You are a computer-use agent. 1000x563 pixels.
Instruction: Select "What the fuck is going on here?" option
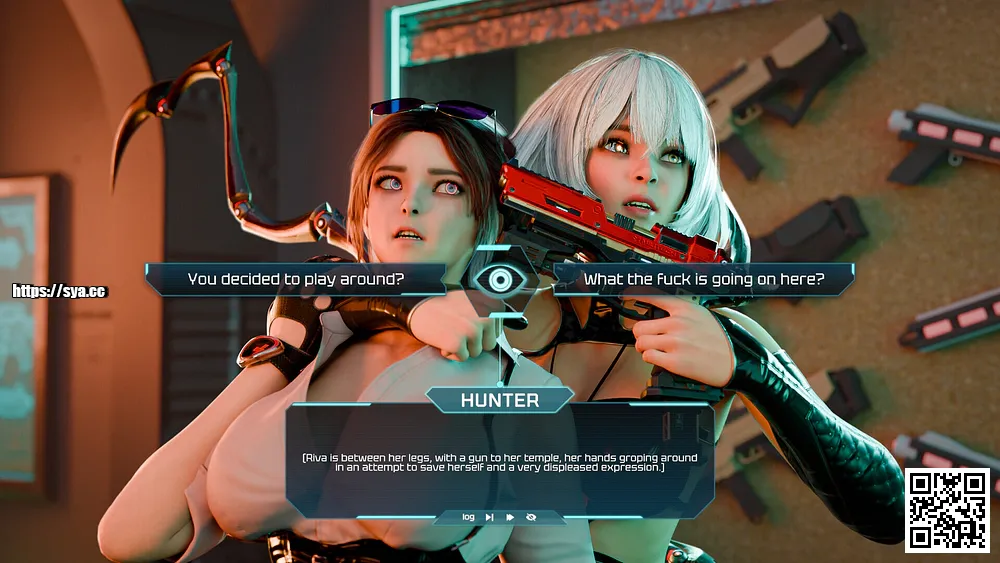pos(702,280)
